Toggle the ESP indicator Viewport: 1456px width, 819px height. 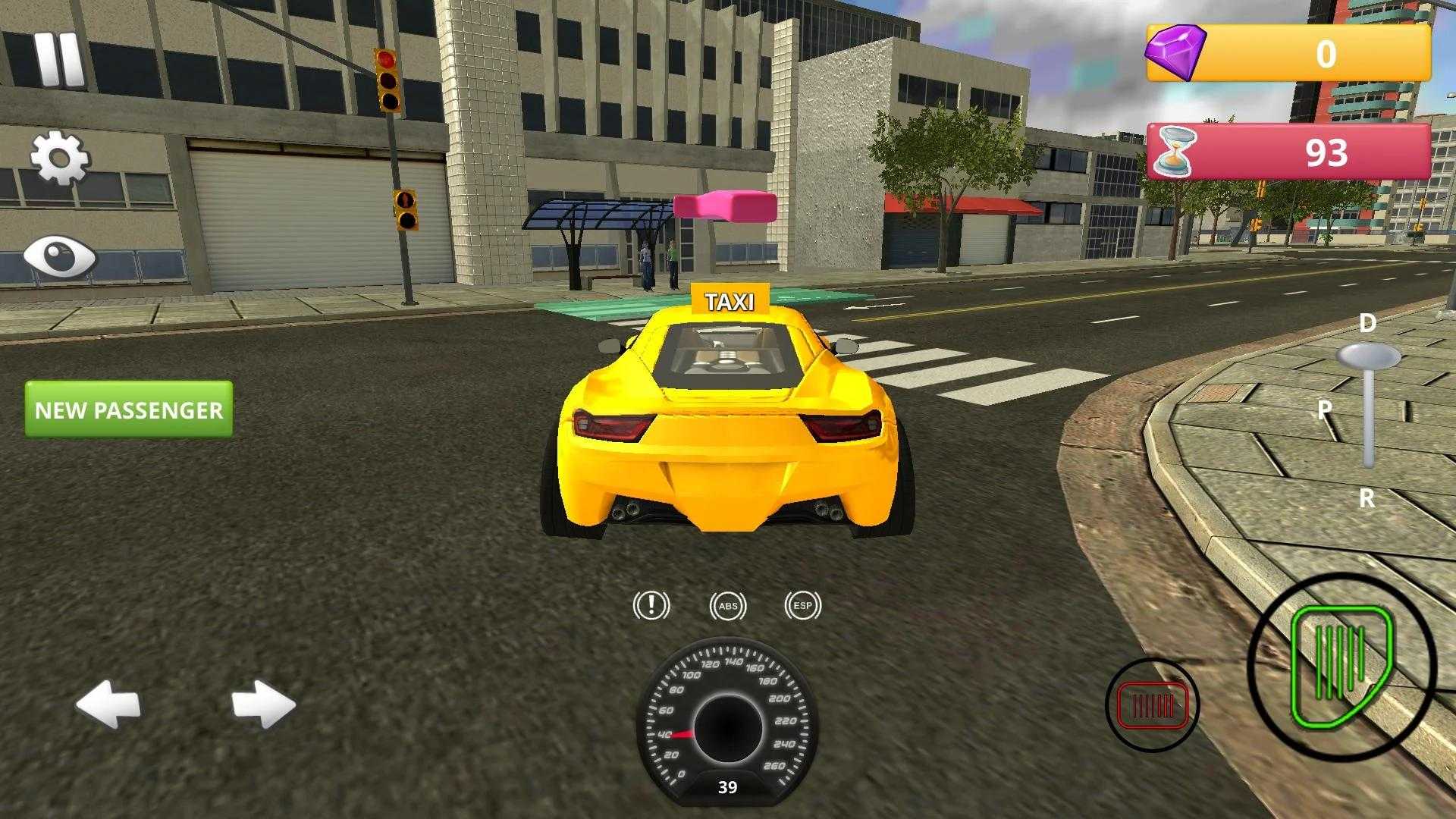click(x=802, y=606)
